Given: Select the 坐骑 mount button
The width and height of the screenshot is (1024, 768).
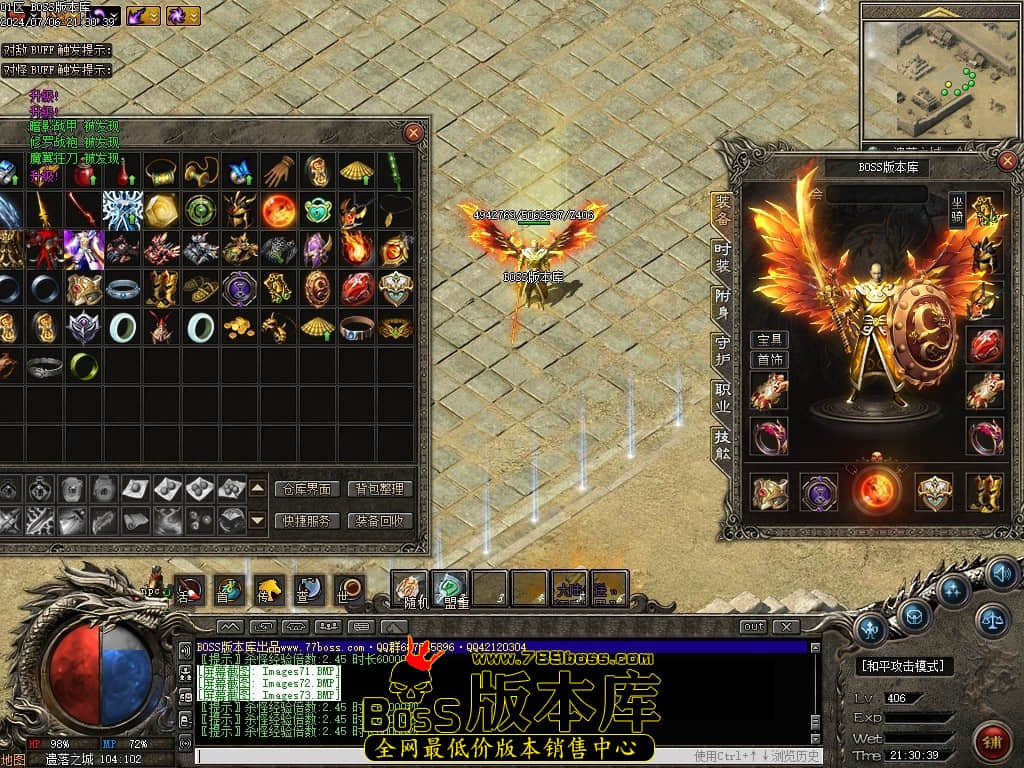Looking at the screenshot, I should (x=958, y=211).
